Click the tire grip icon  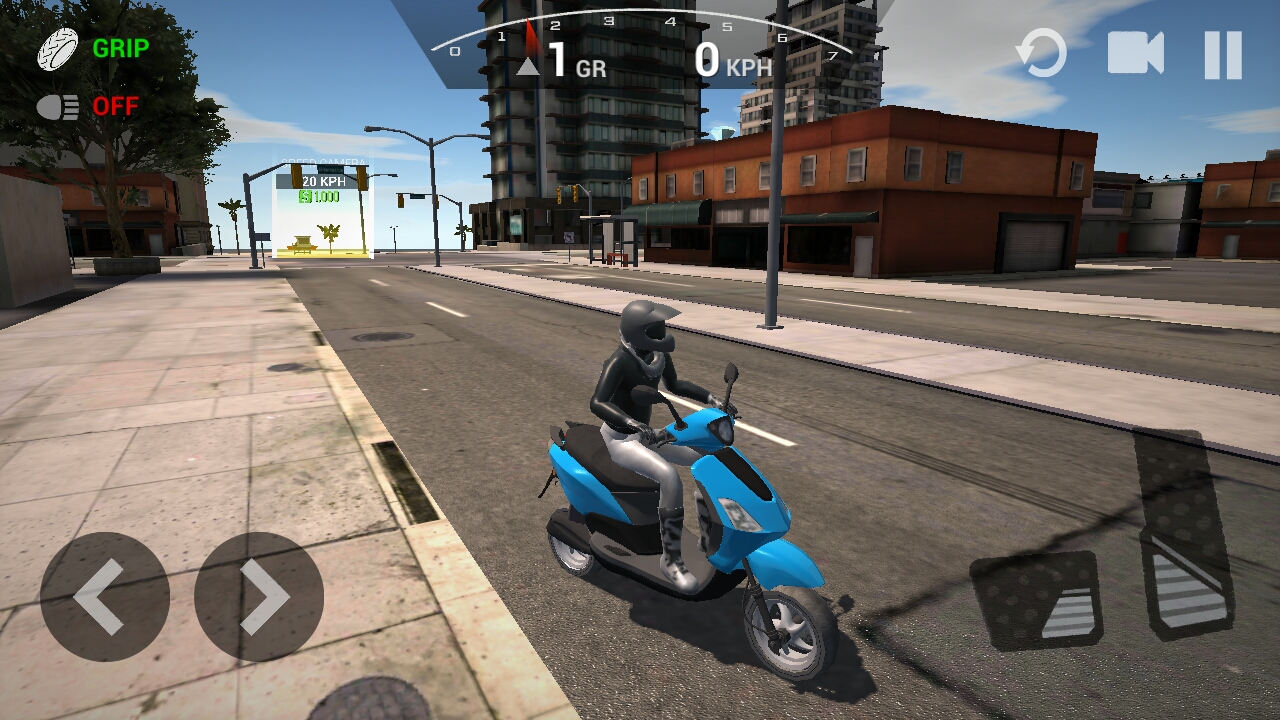[x=57, y=46]
